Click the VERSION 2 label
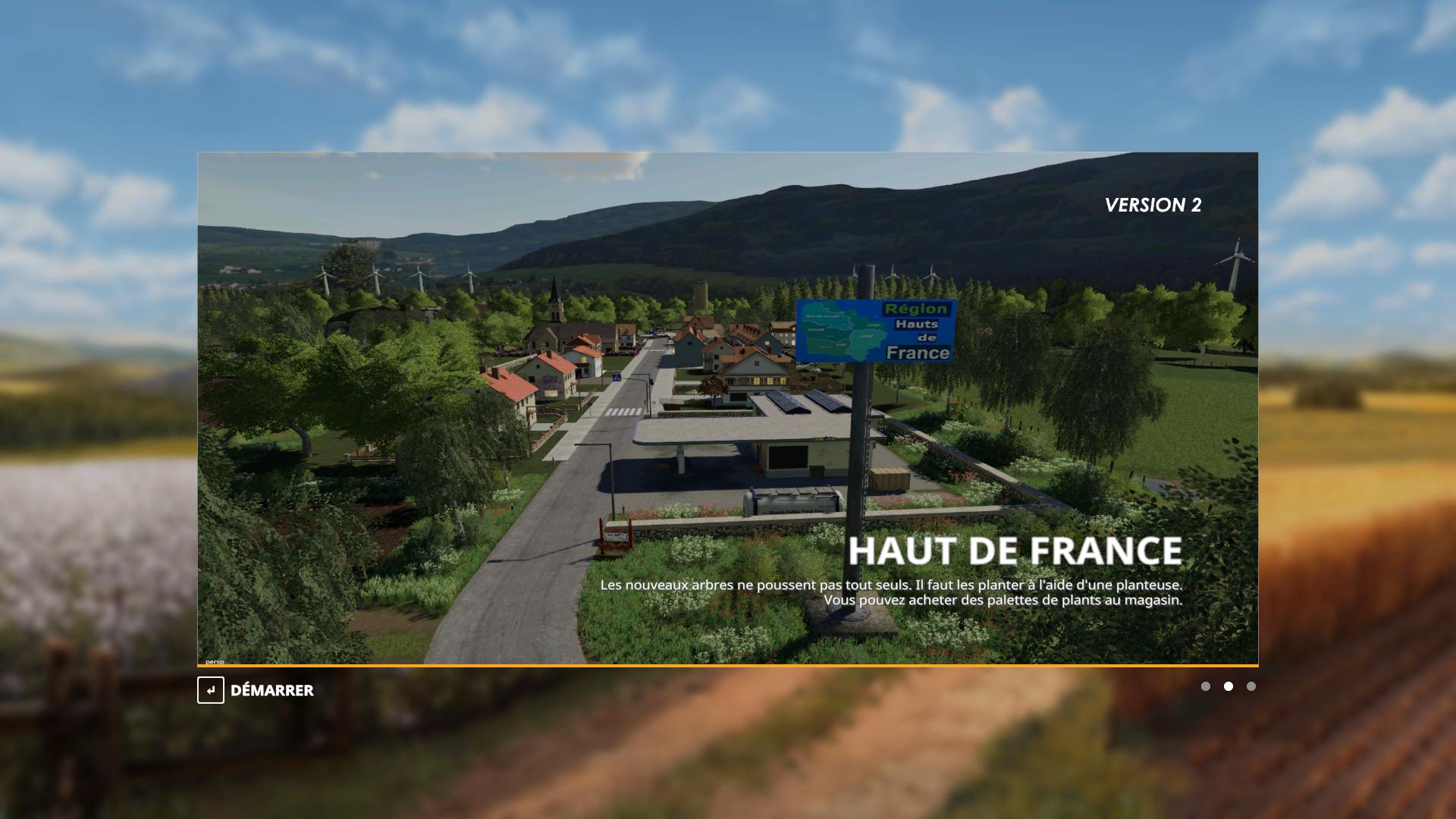1456x819 pixels. pos(1153,204)
